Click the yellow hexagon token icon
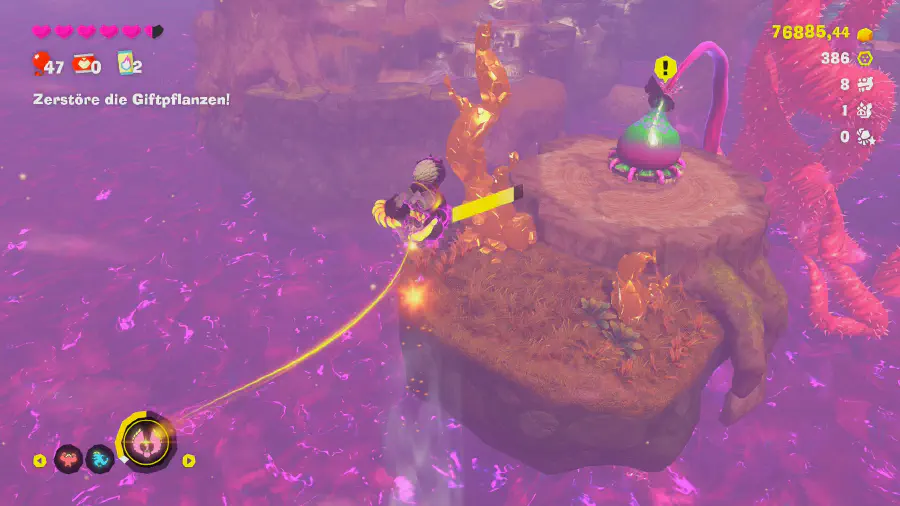Viewport: 900px width, 506px height. [867, 59]
